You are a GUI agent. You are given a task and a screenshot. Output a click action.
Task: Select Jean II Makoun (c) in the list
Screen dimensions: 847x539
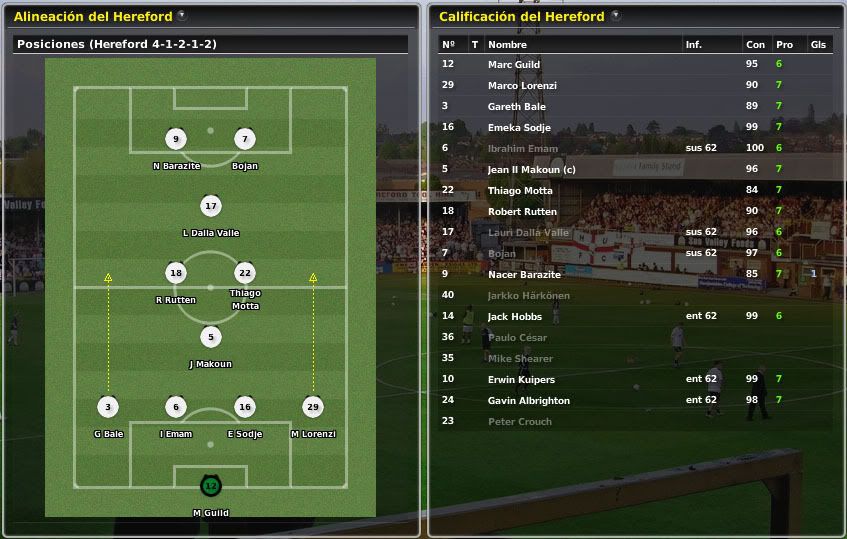(531, 169)
